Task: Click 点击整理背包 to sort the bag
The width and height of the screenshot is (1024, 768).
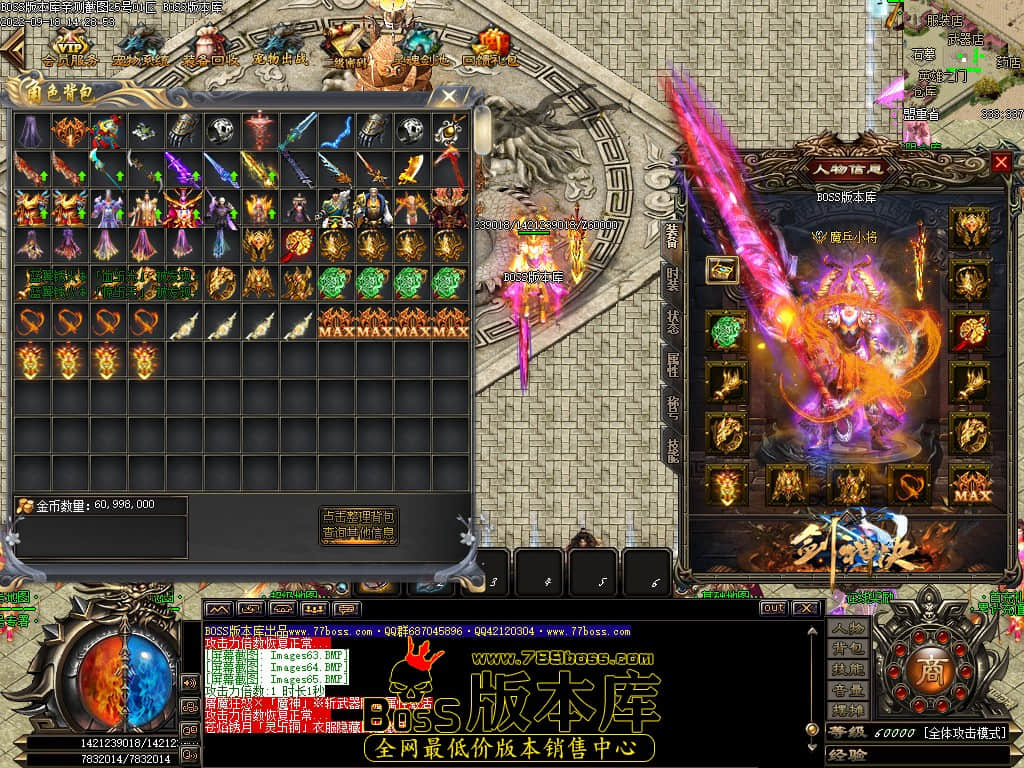Action: [x=358, y=516]
